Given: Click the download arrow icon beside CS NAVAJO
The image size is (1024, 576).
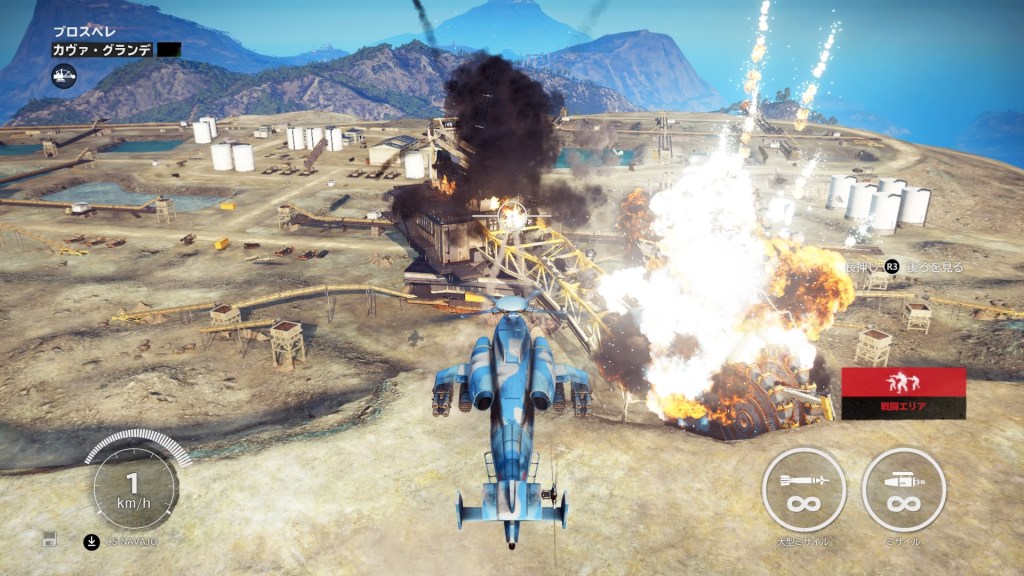Looking at the screenshot, I should coord(91,541).
